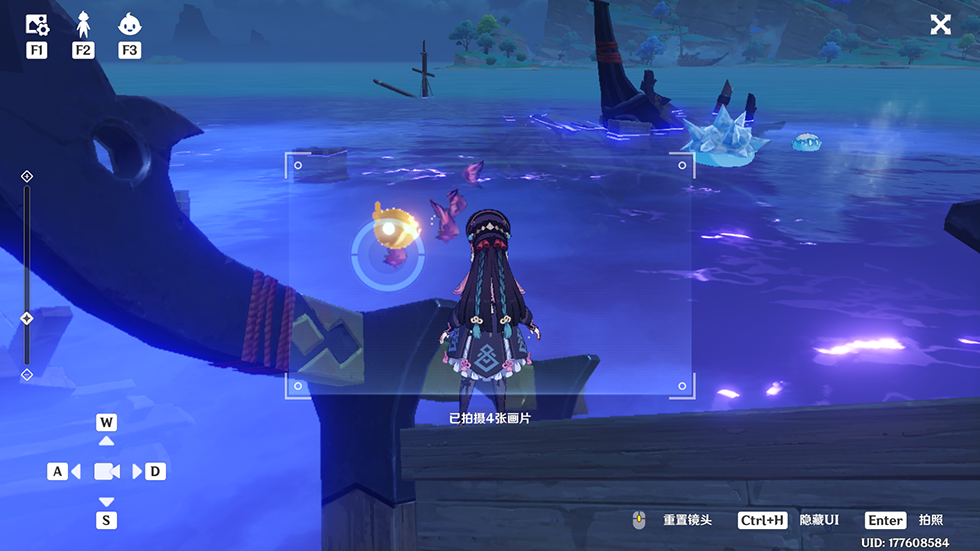Open the facial expression options
This screenshot has width=980, height=551.
point(129,25)
